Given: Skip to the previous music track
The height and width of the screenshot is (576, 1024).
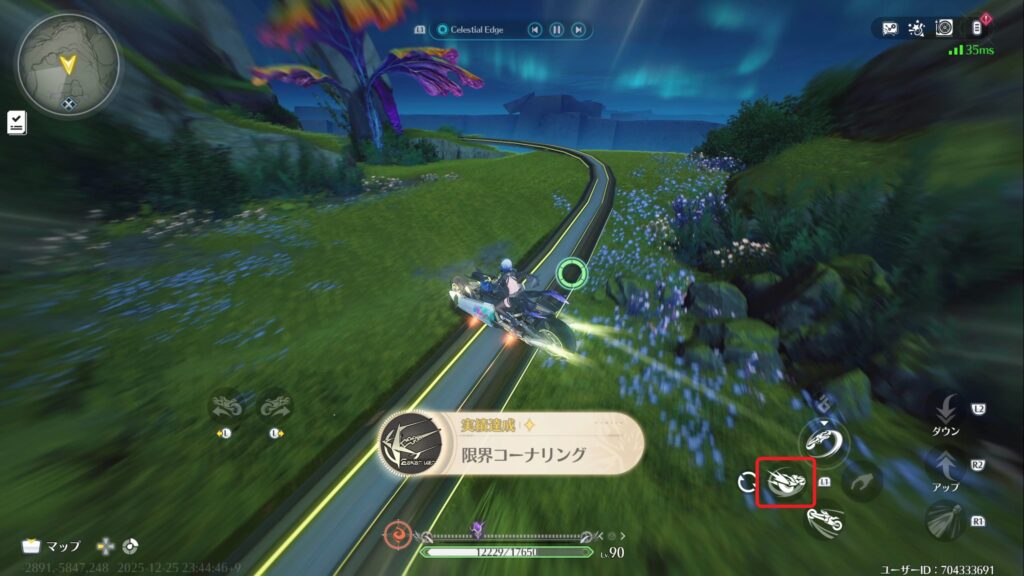Looking at the screenshot, I should 536,30.
